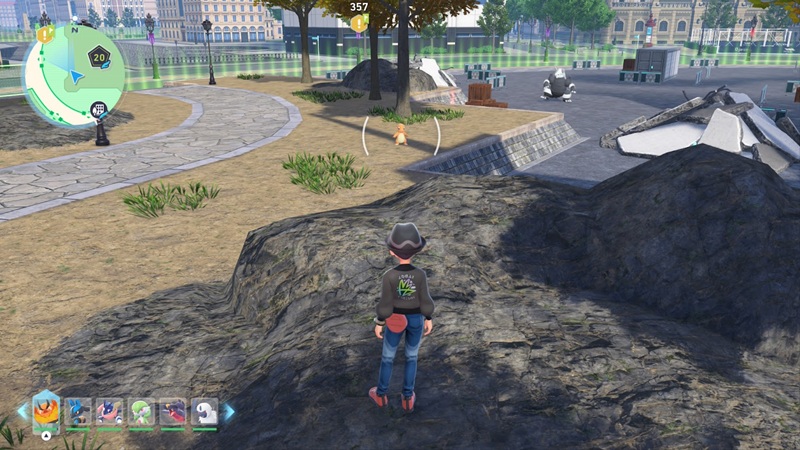This screenshot has width=800, height=450.
Task: Select the Gardevoir party slot
Action: coord(142,412)
